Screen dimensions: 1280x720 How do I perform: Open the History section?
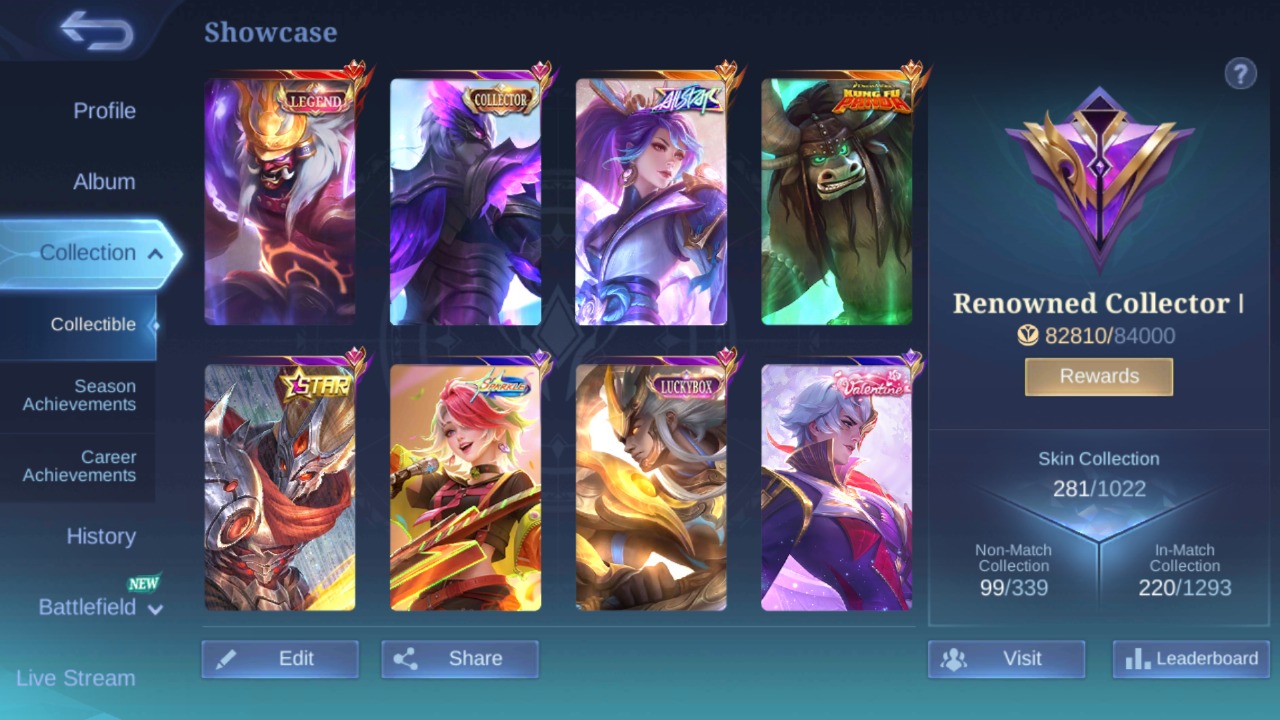[100, 537]
